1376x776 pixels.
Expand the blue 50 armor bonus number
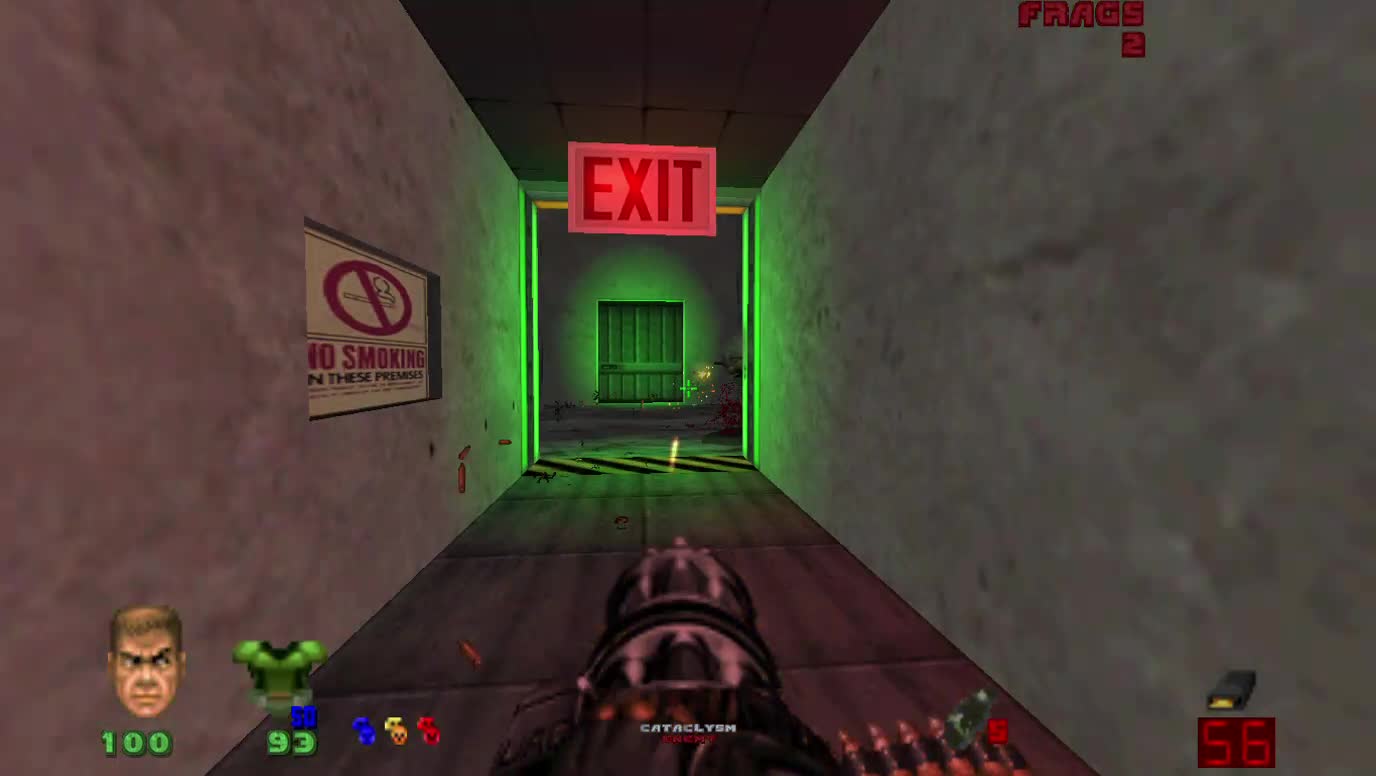pos(305,717)
